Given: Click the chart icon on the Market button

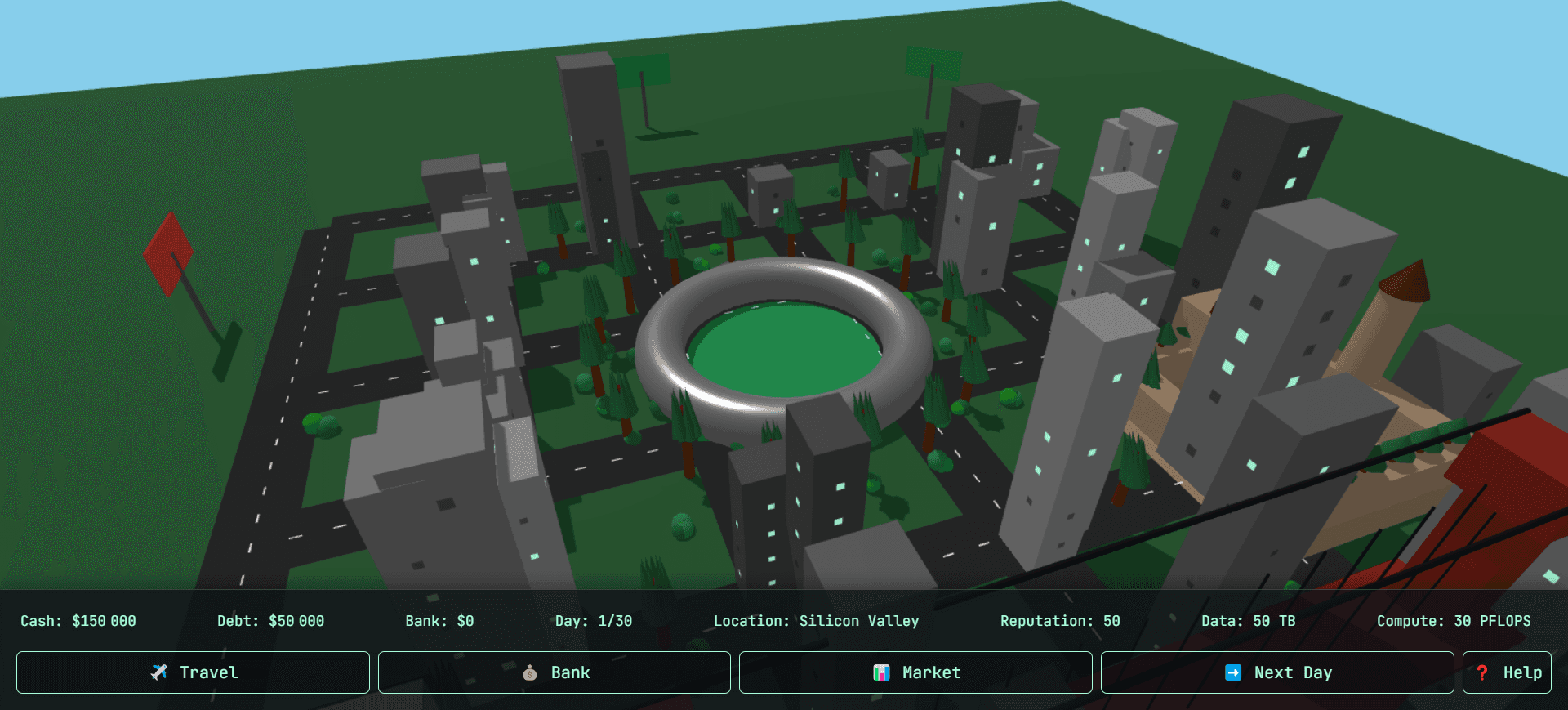Looking at the screenshot, I should pyautogui.click(x=882, y=672).
